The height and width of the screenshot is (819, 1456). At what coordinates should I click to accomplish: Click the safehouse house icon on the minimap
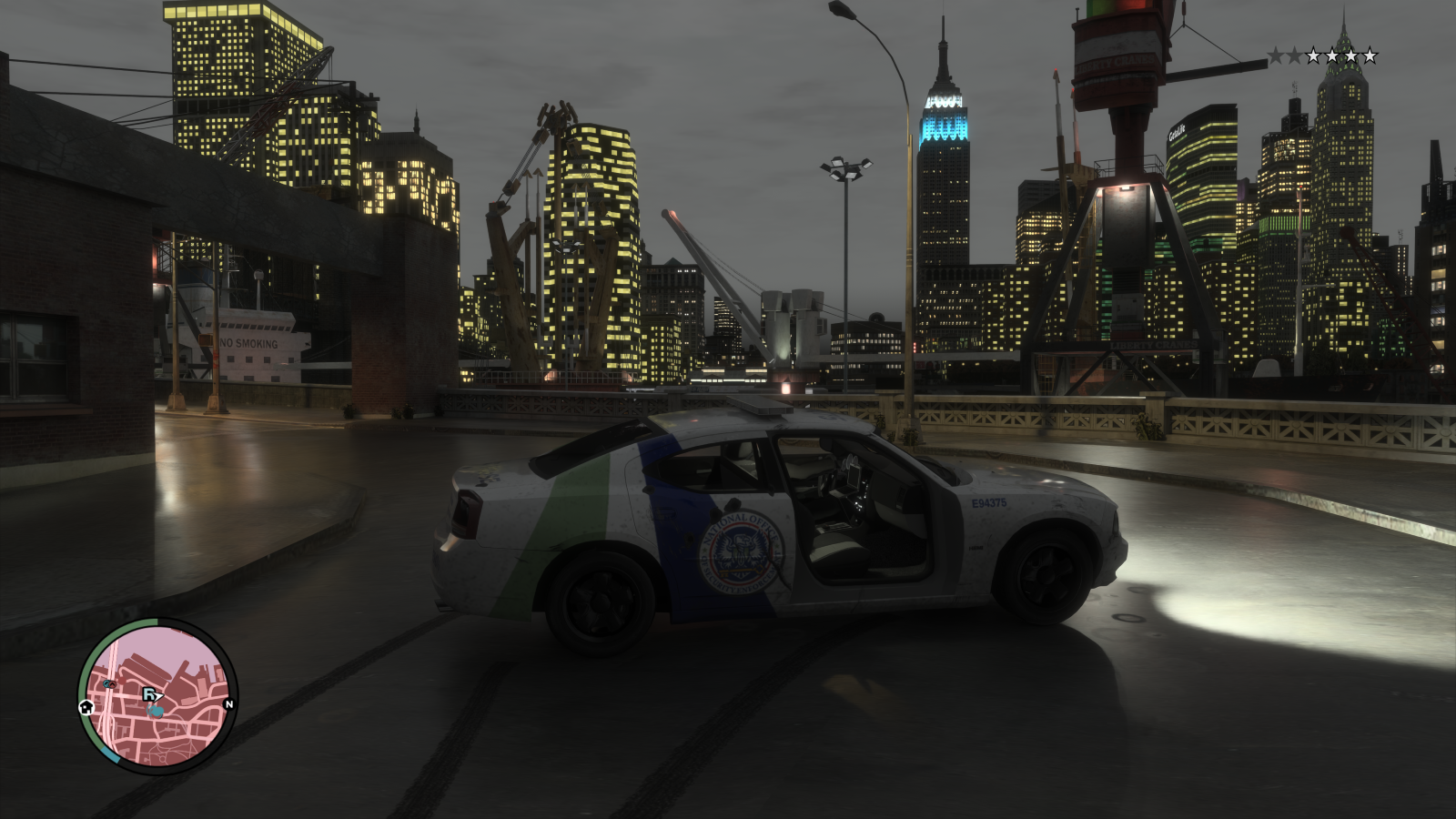click(x=86, y=708)
